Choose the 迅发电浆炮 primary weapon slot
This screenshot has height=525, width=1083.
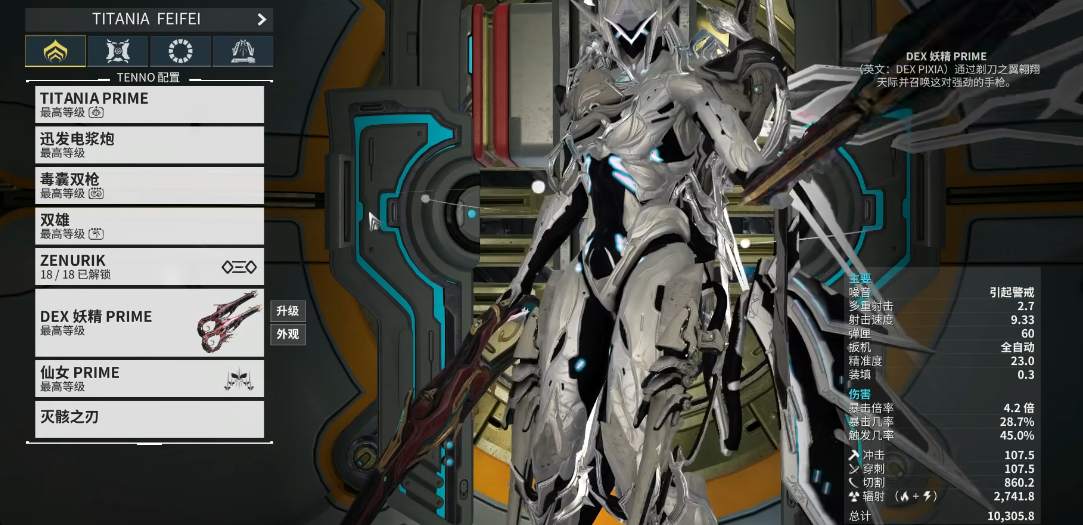click(150, 145)
